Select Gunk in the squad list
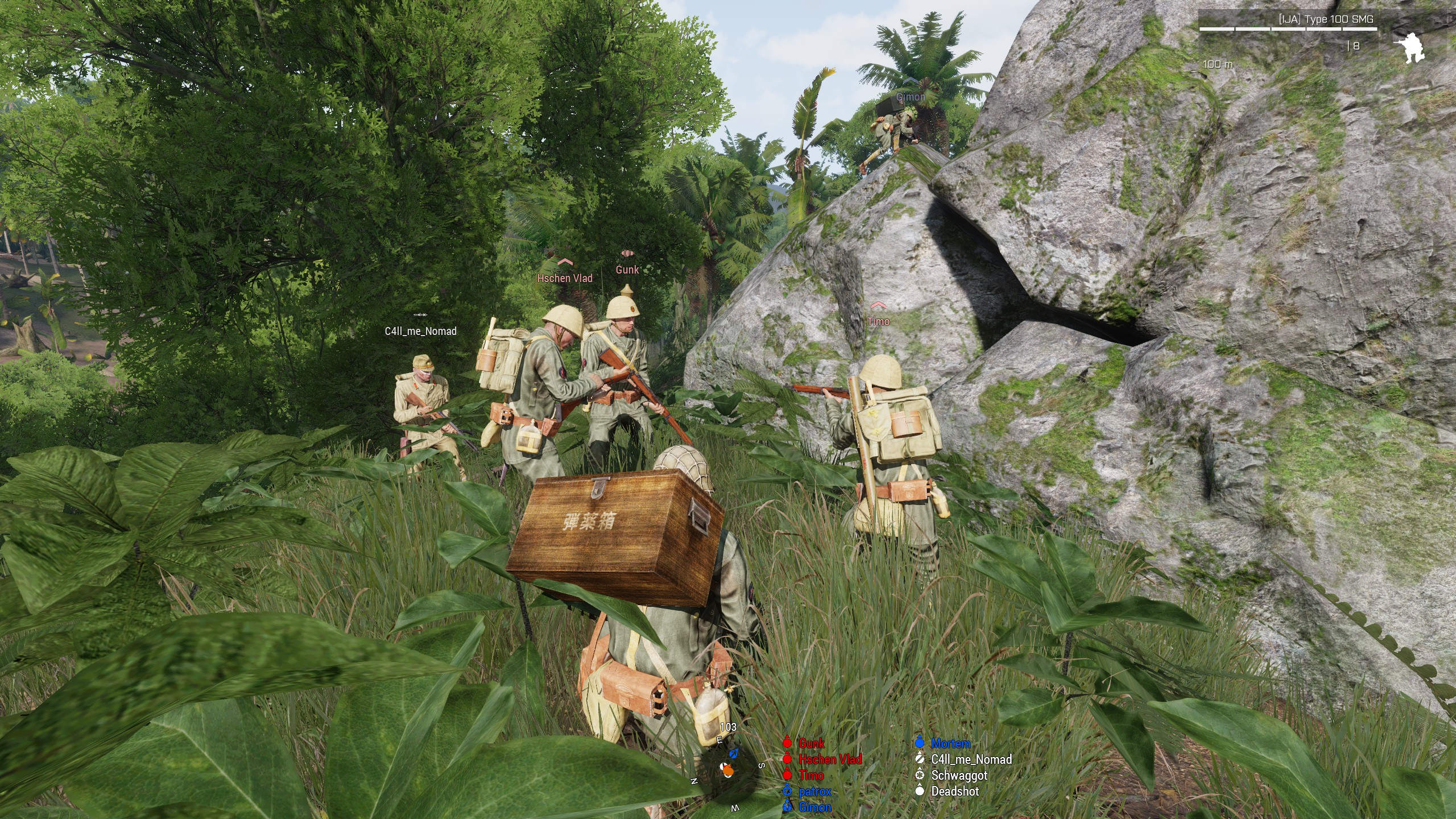The image size is (1456, 819). [x=811, y=743]
